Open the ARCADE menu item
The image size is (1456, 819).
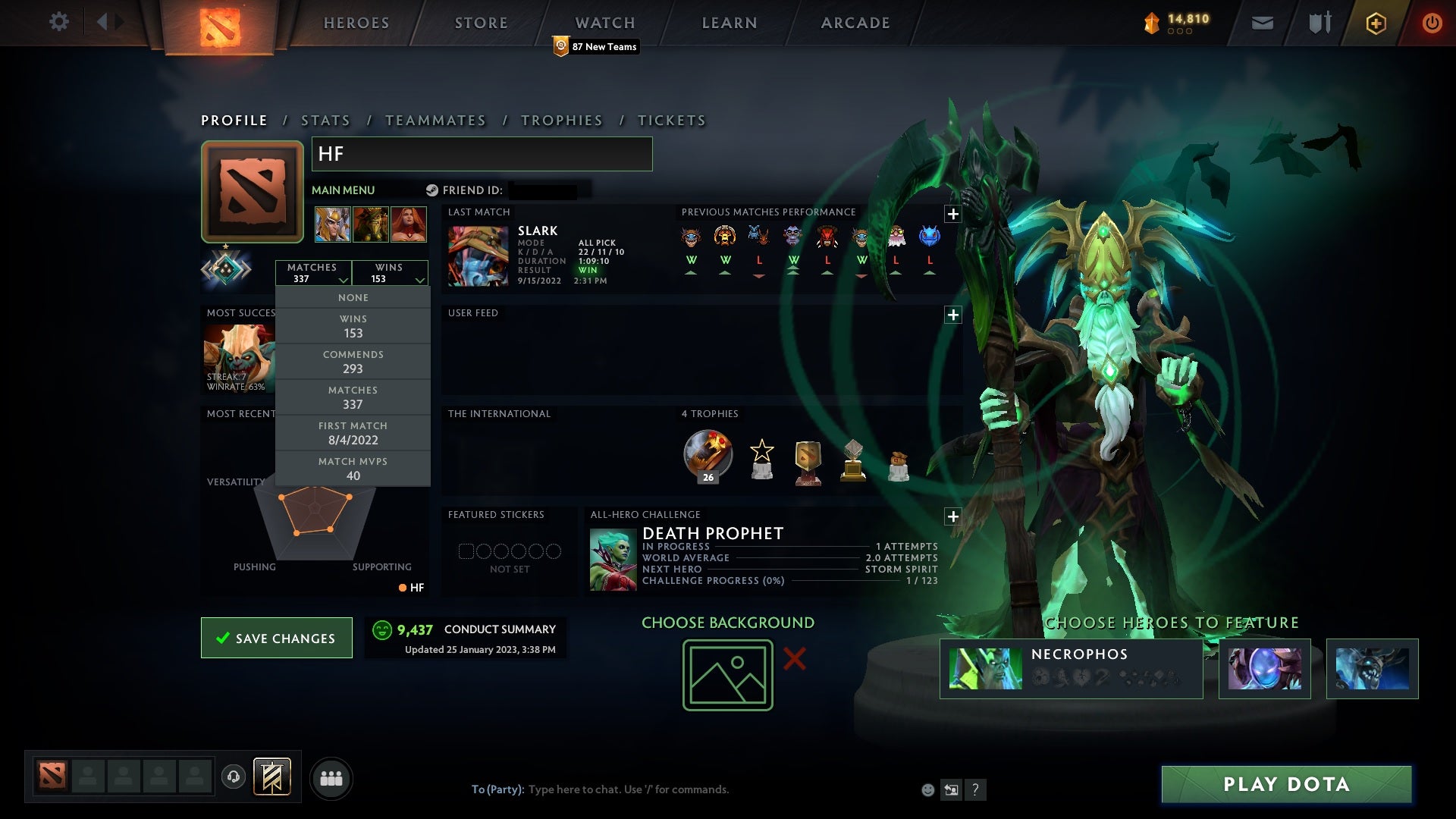coord(854,23)
